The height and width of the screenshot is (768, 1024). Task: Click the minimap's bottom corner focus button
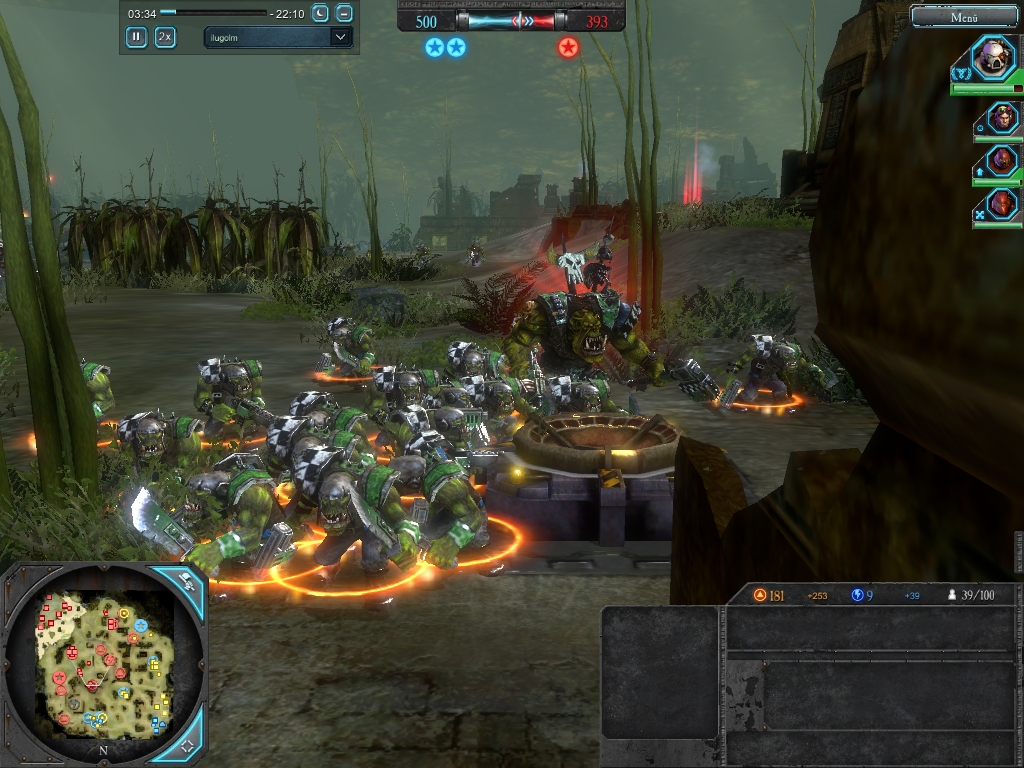click(187, 745)
